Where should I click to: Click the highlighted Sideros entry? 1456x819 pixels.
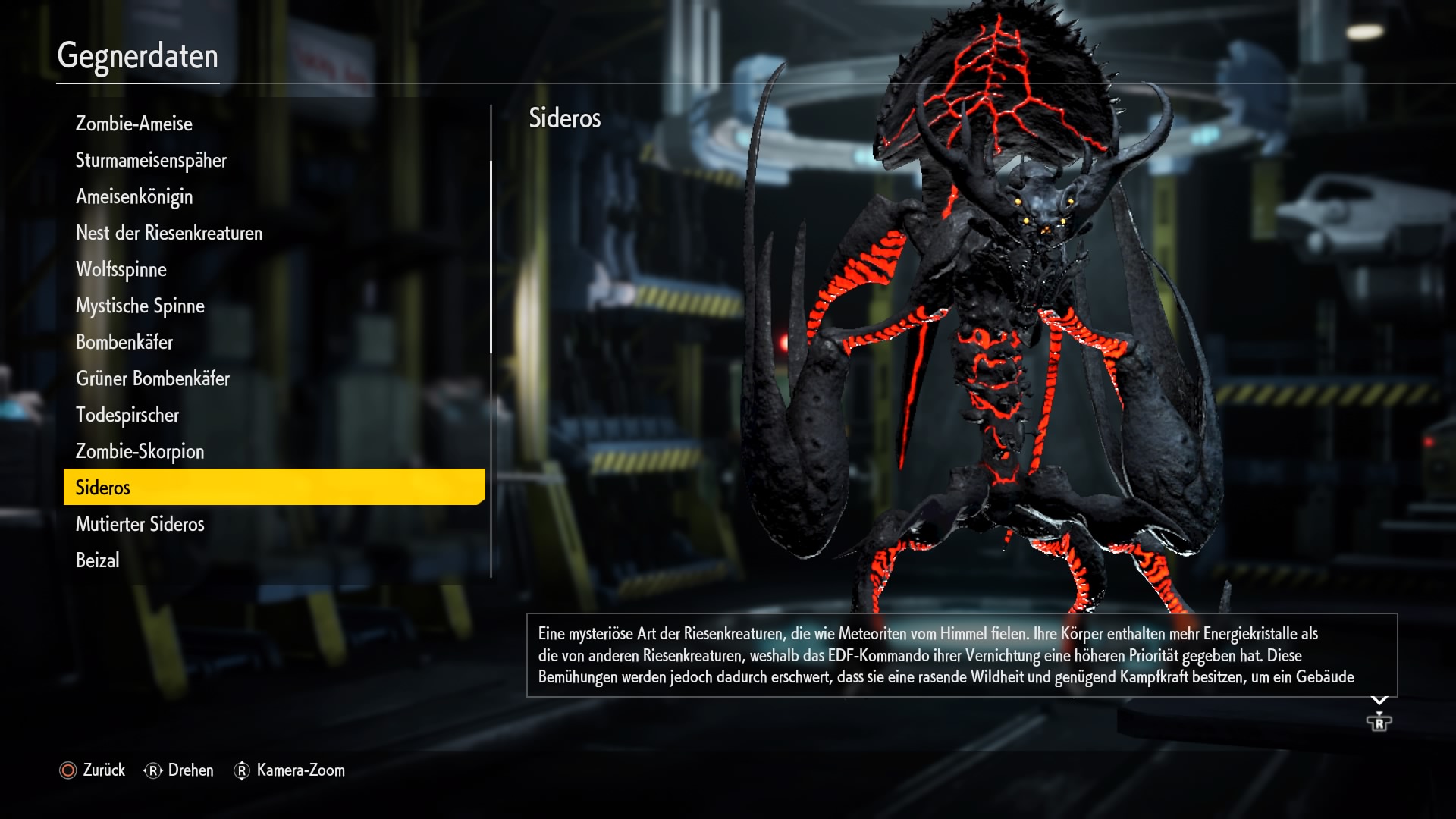[274, 487]
